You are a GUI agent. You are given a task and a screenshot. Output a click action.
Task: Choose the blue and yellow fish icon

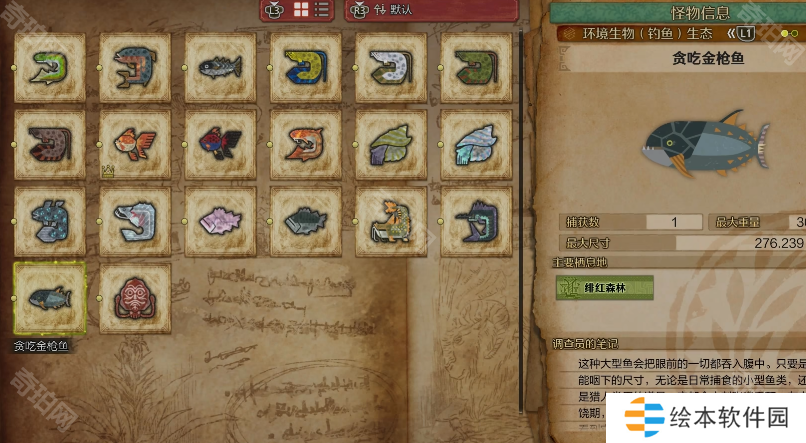(x=305, y=68)
